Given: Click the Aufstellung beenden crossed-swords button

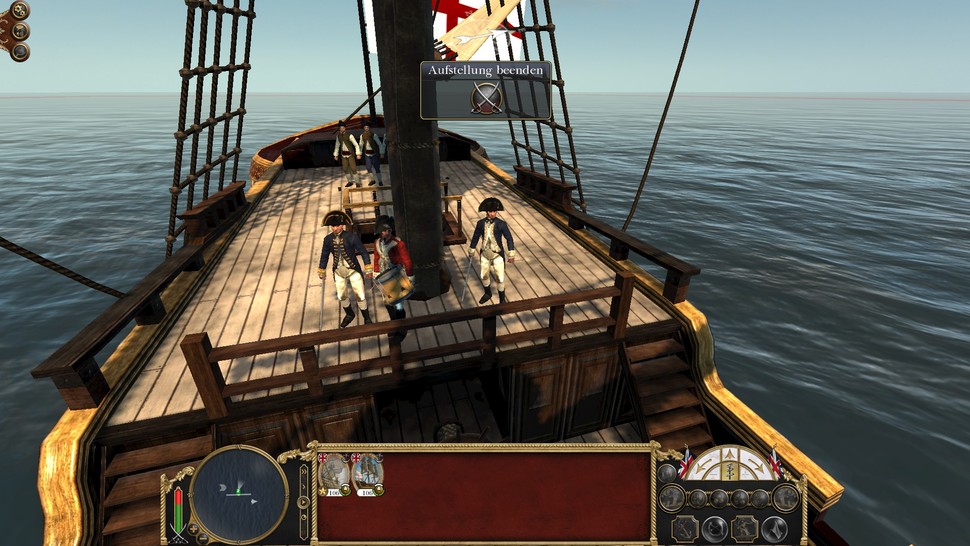Looking at the screenshot, I should click(487, 97).
